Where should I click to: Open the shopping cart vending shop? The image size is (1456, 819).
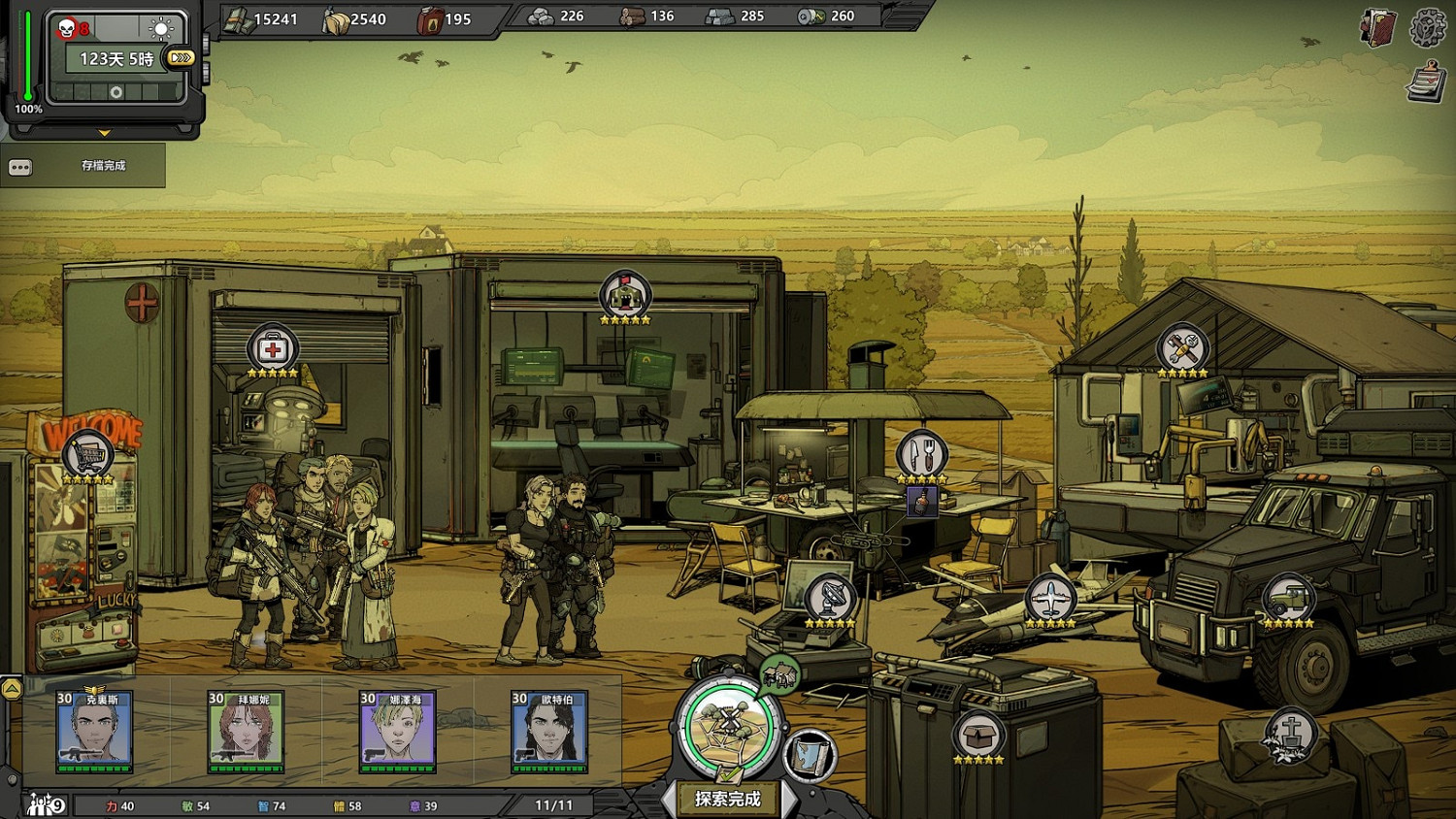[87, 455]
